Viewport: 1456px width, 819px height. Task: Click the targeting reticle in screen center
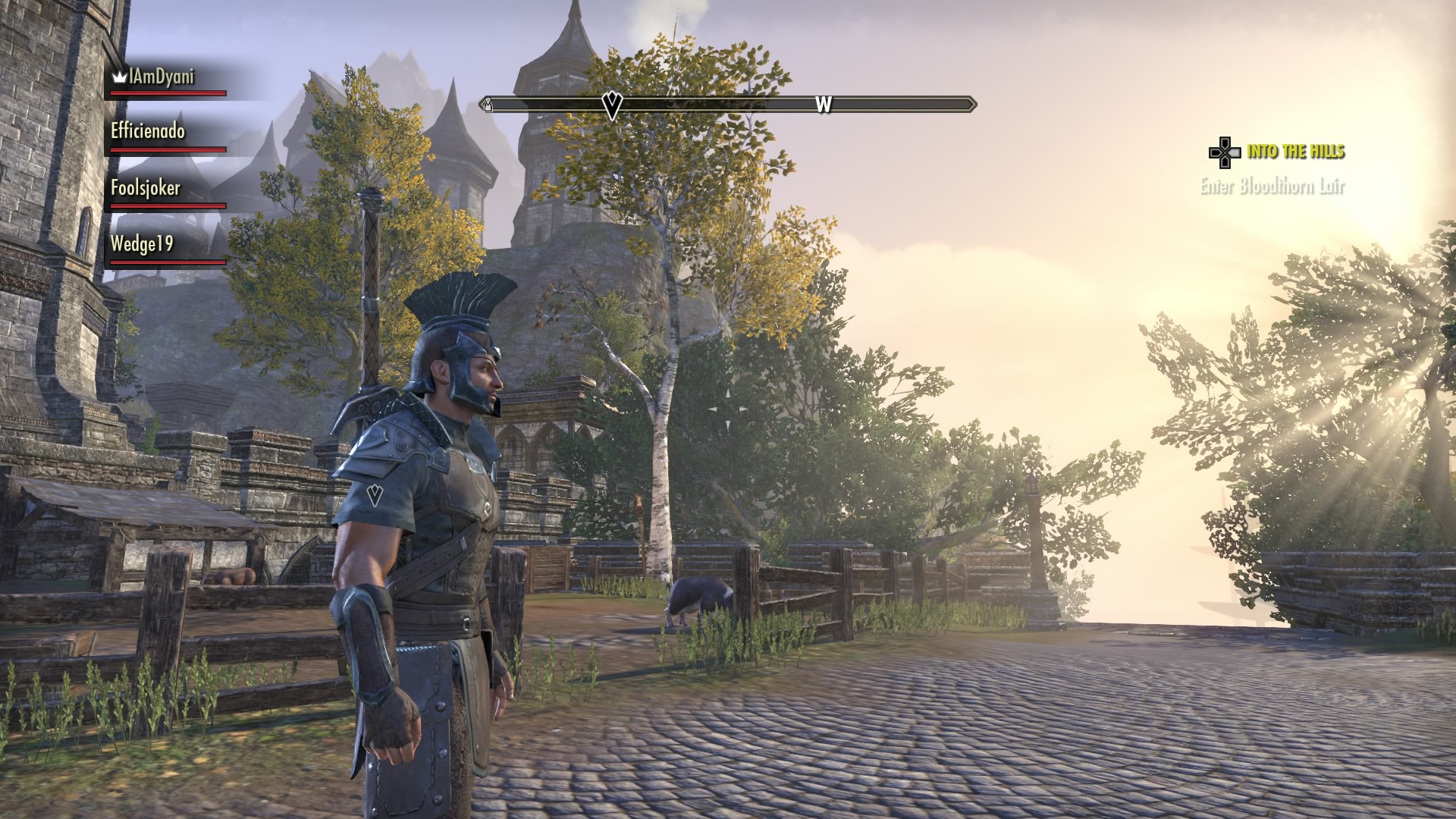(x=728, y=409)
